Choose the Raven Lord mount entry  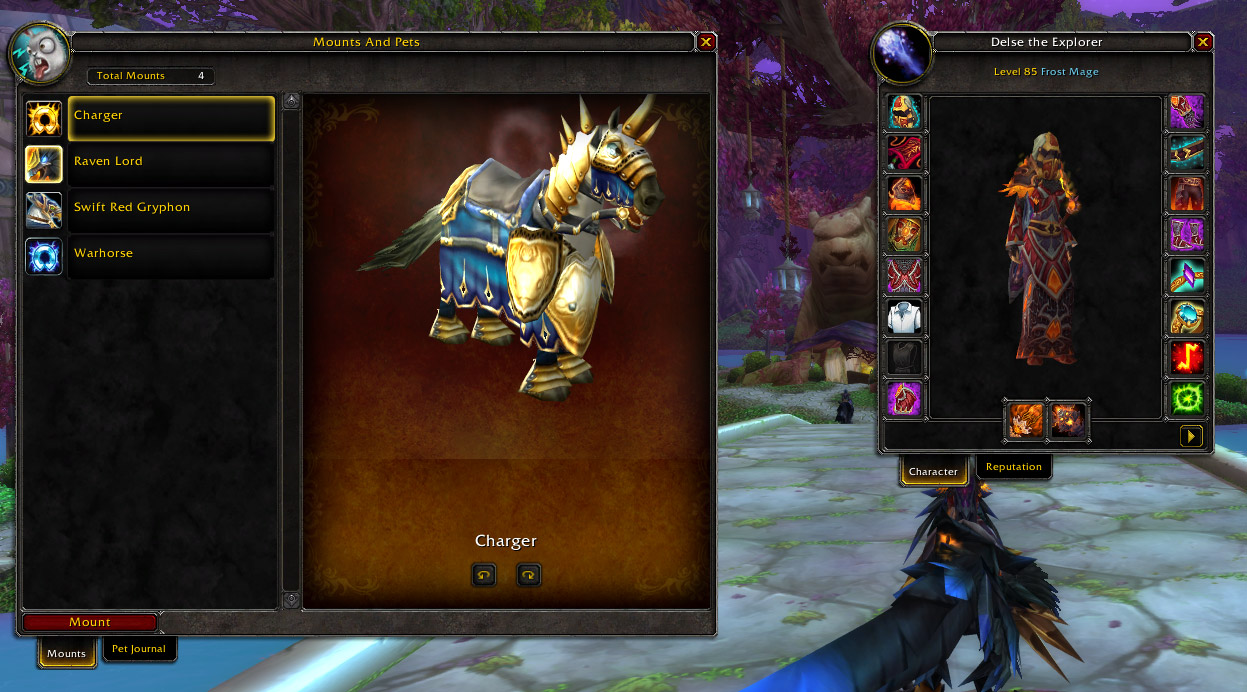tap(170, 163)
